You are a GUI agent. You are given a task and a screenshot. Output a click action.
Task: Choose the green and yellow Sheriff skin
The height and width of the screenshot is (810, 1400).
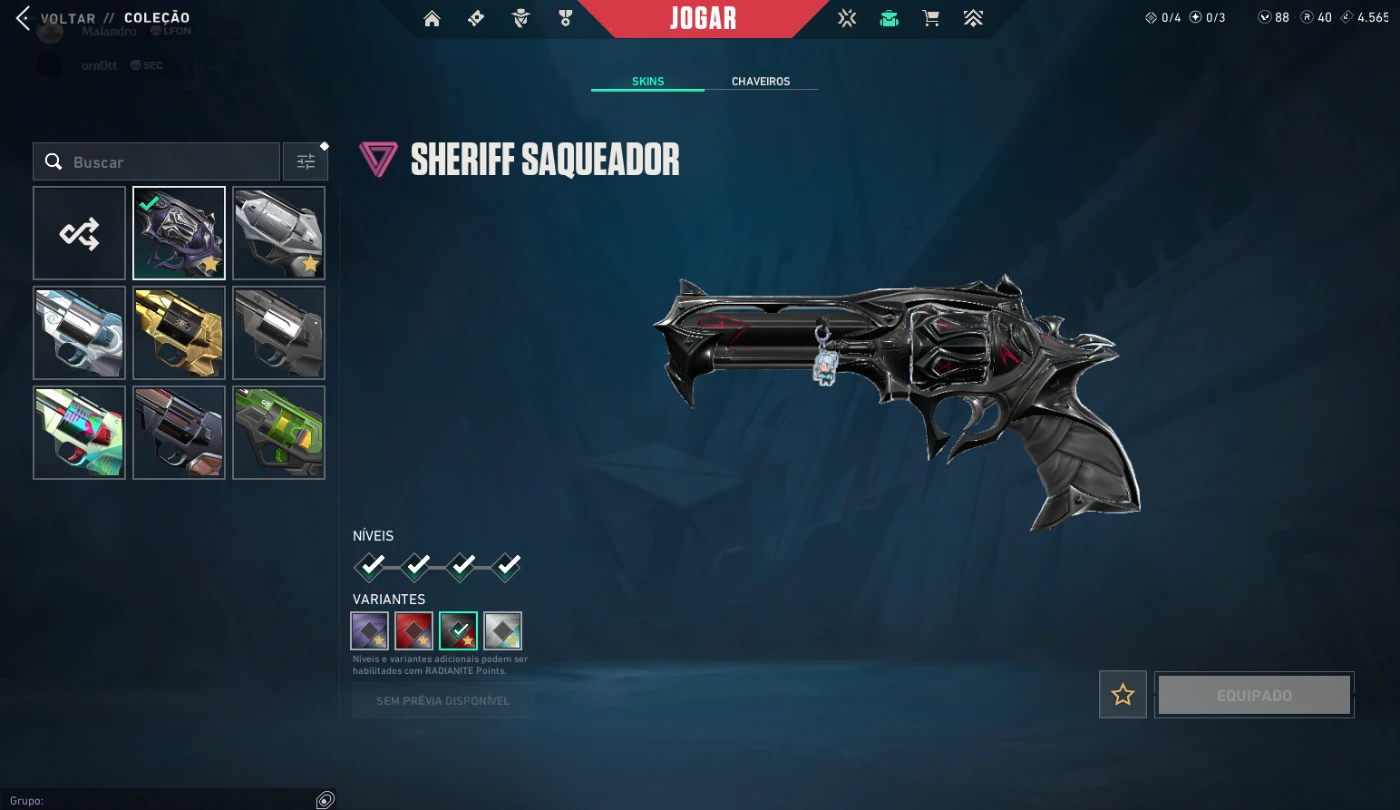279,433
